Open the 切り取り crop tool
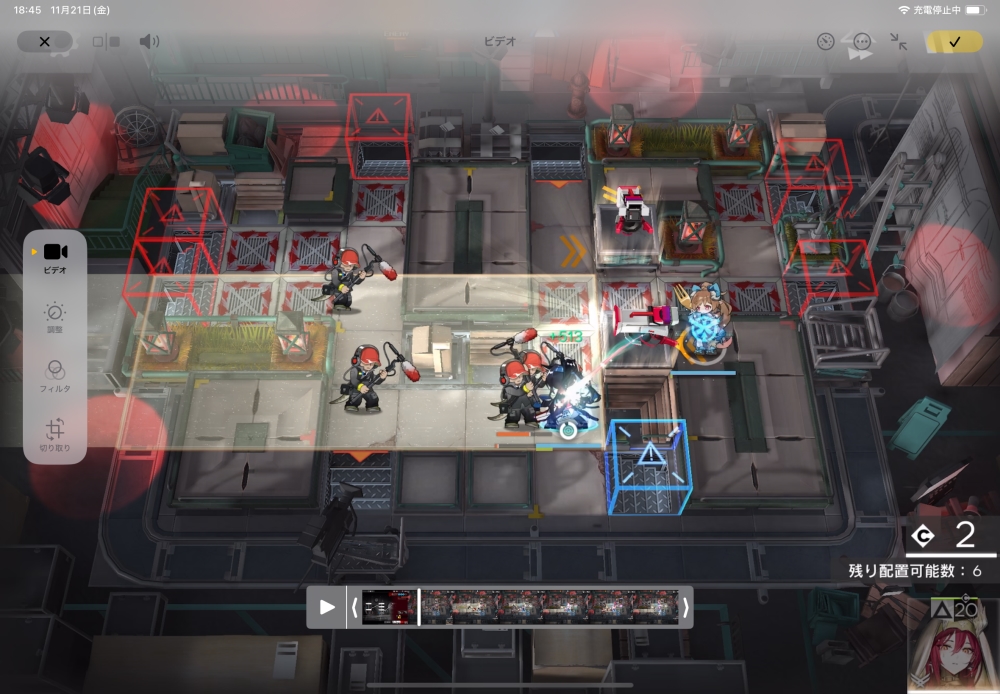 coord(55,433)
